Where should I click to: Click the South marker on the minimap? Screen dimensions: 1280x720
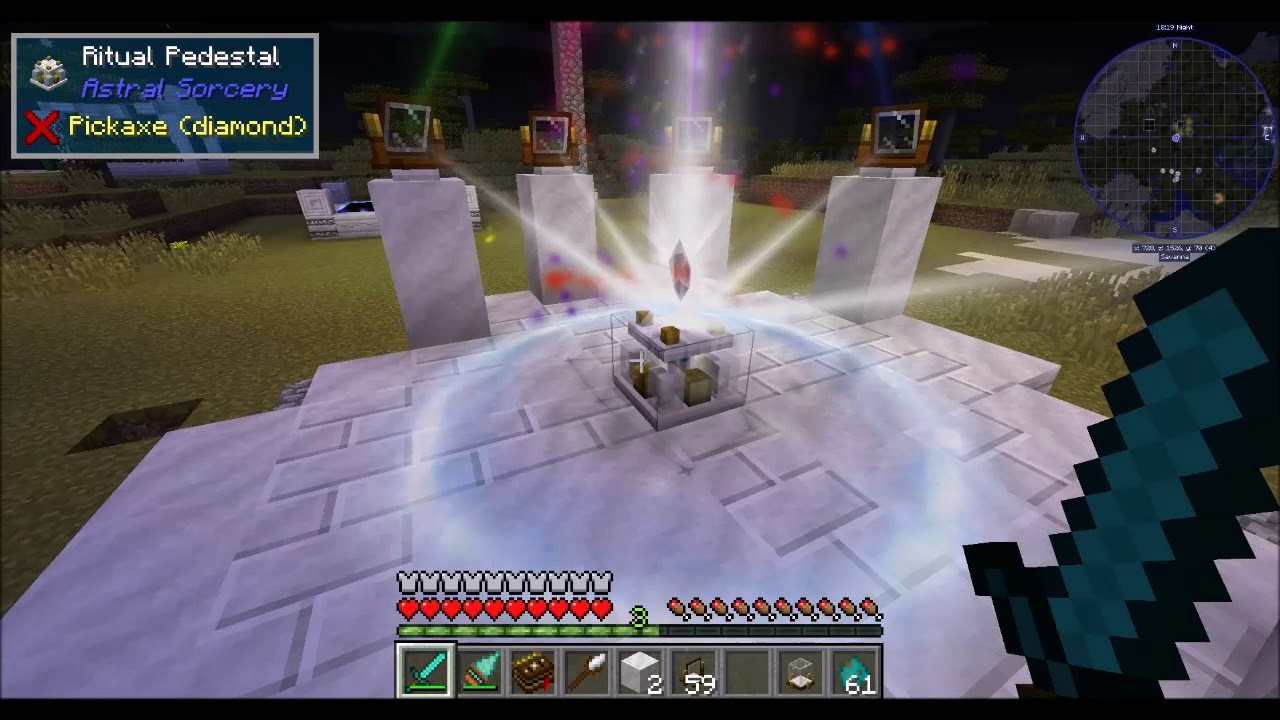(1175, 228)
